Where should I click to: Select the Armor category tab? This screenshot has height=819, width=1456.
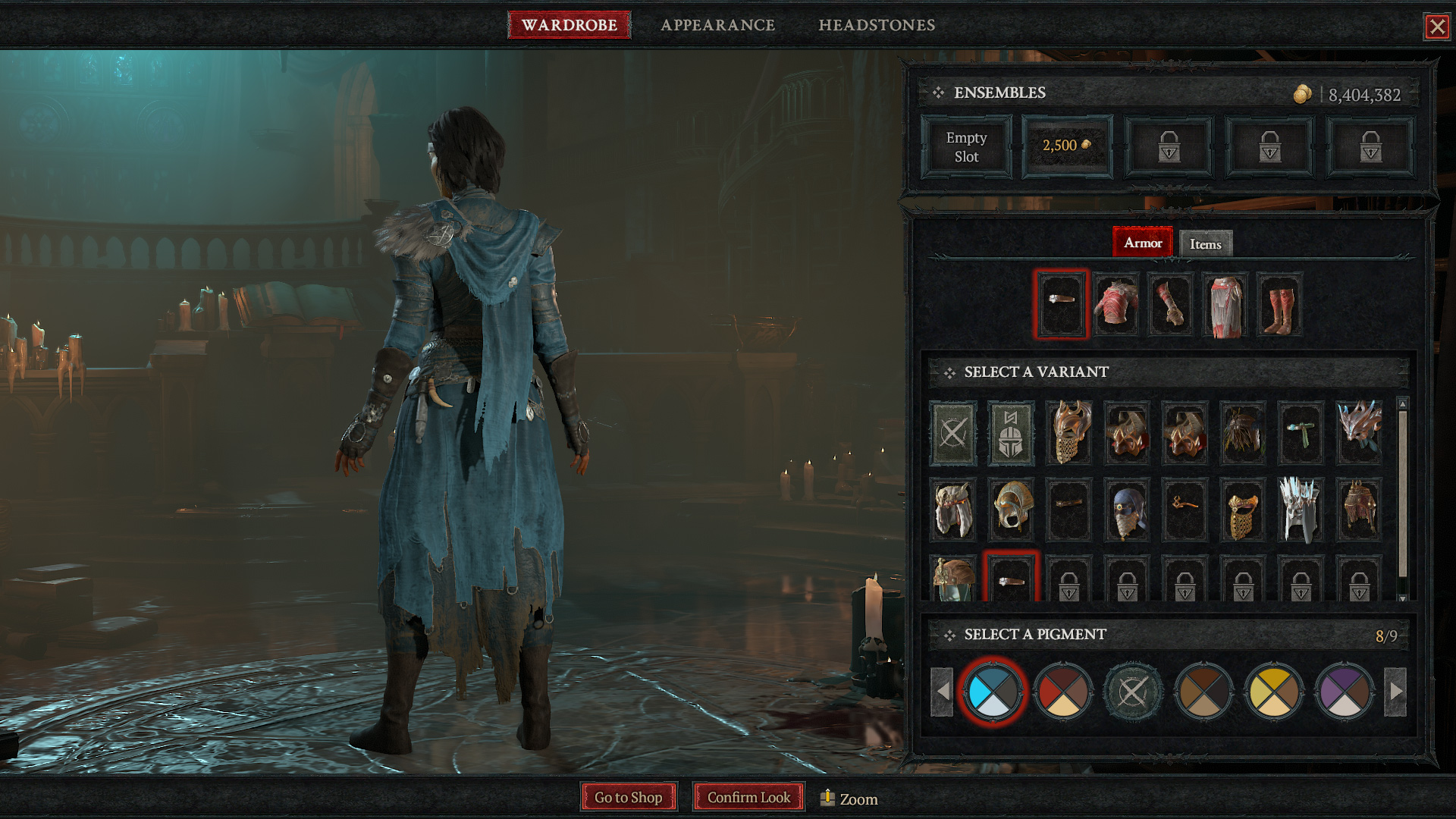point(1142,243)
